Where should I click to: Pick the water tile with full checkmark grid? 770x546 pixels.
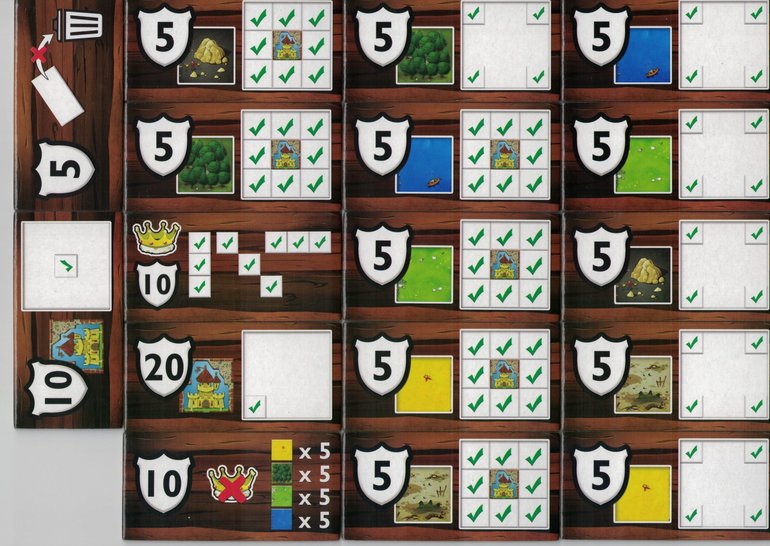[452, 156]
